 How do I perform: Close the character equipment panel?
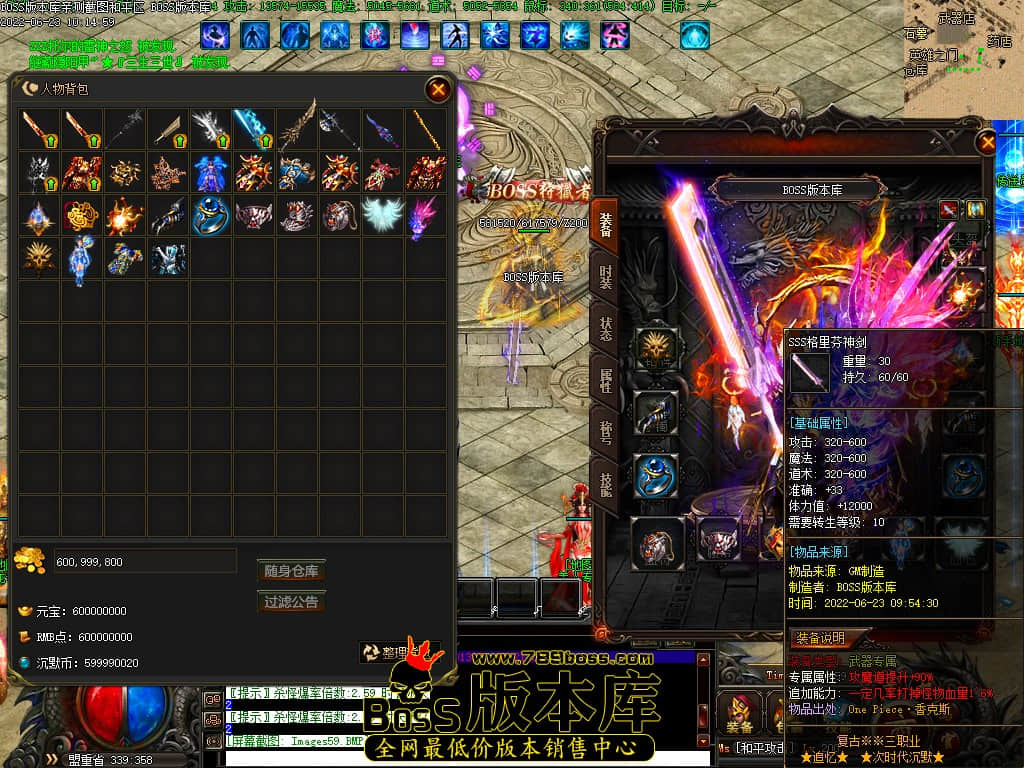(988, 143)
